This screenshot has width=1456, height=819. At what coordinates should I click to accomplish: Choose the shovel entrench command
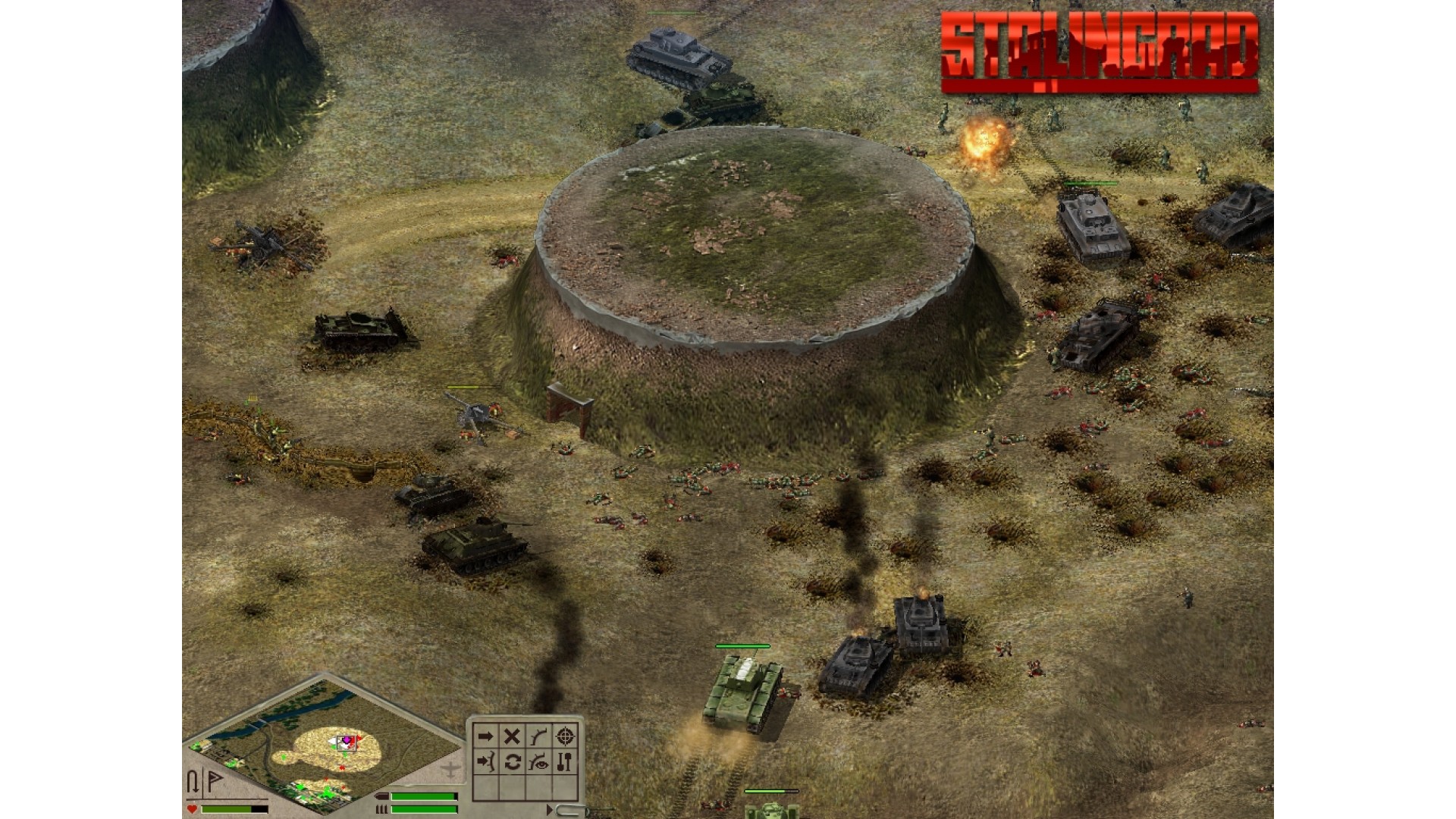(x=565, y=762)
